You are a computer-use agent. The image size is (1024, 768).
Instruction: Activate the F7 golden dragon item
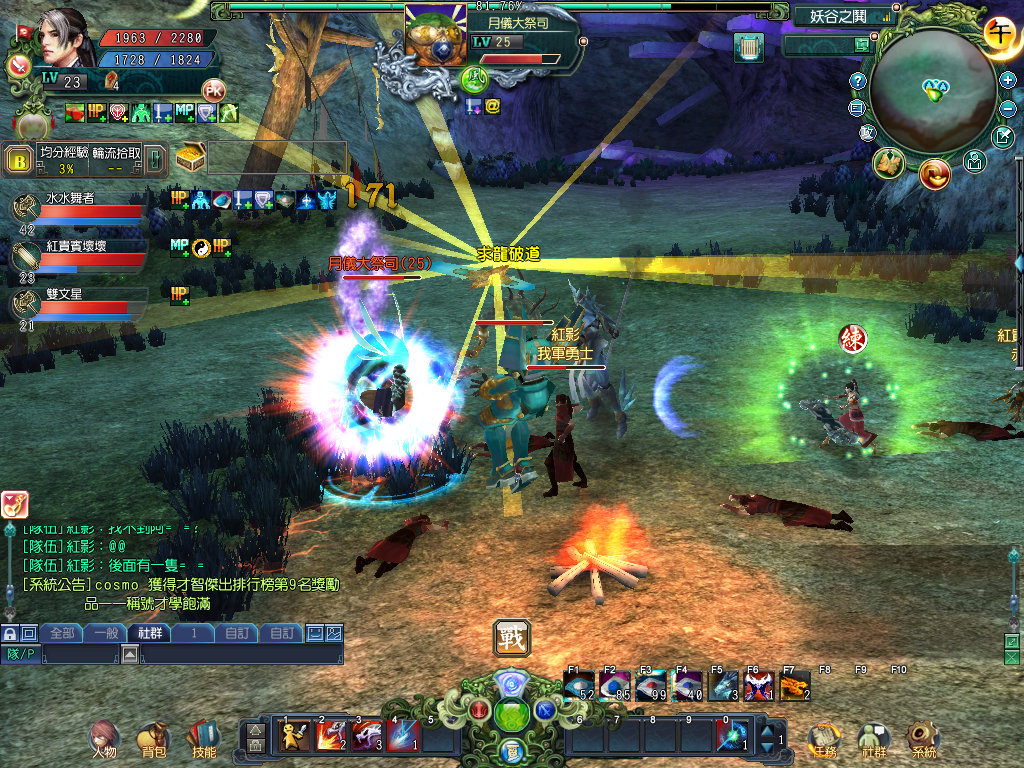[x=794, y=685]
